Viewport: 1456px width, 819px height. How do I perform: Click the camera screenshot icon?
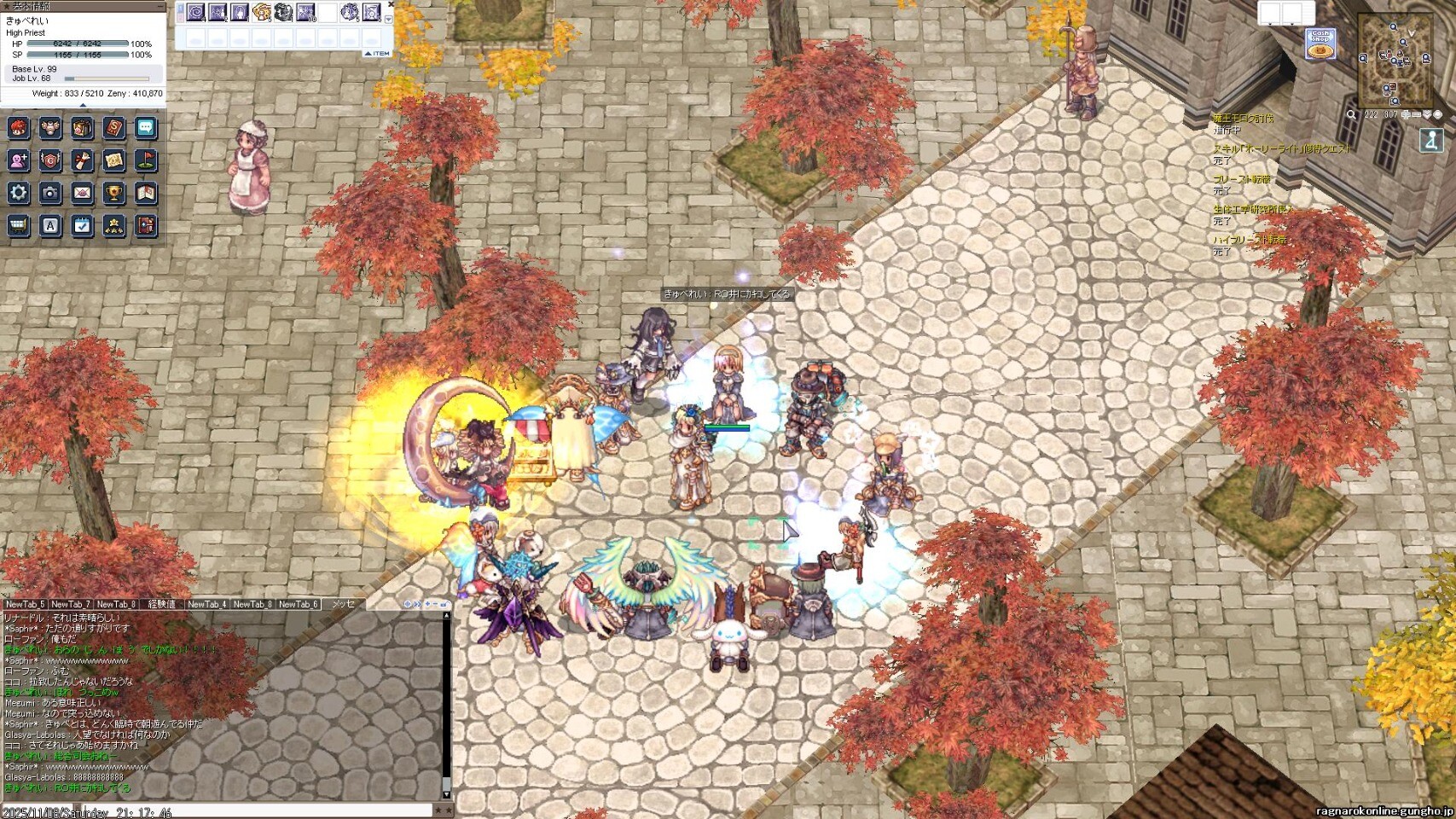tap(50, 193)
